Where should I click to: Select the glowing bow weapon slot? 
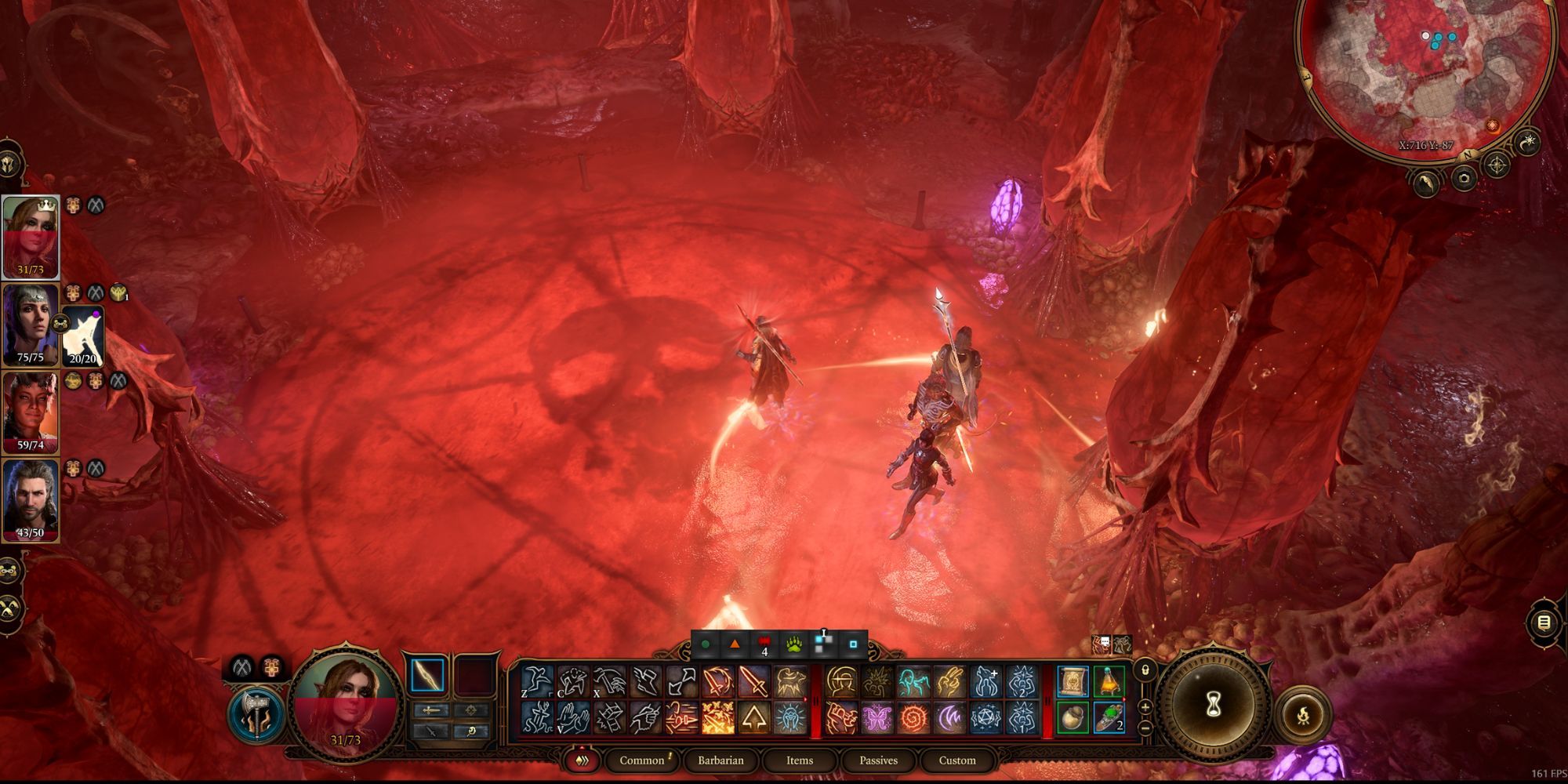point(427,676)
